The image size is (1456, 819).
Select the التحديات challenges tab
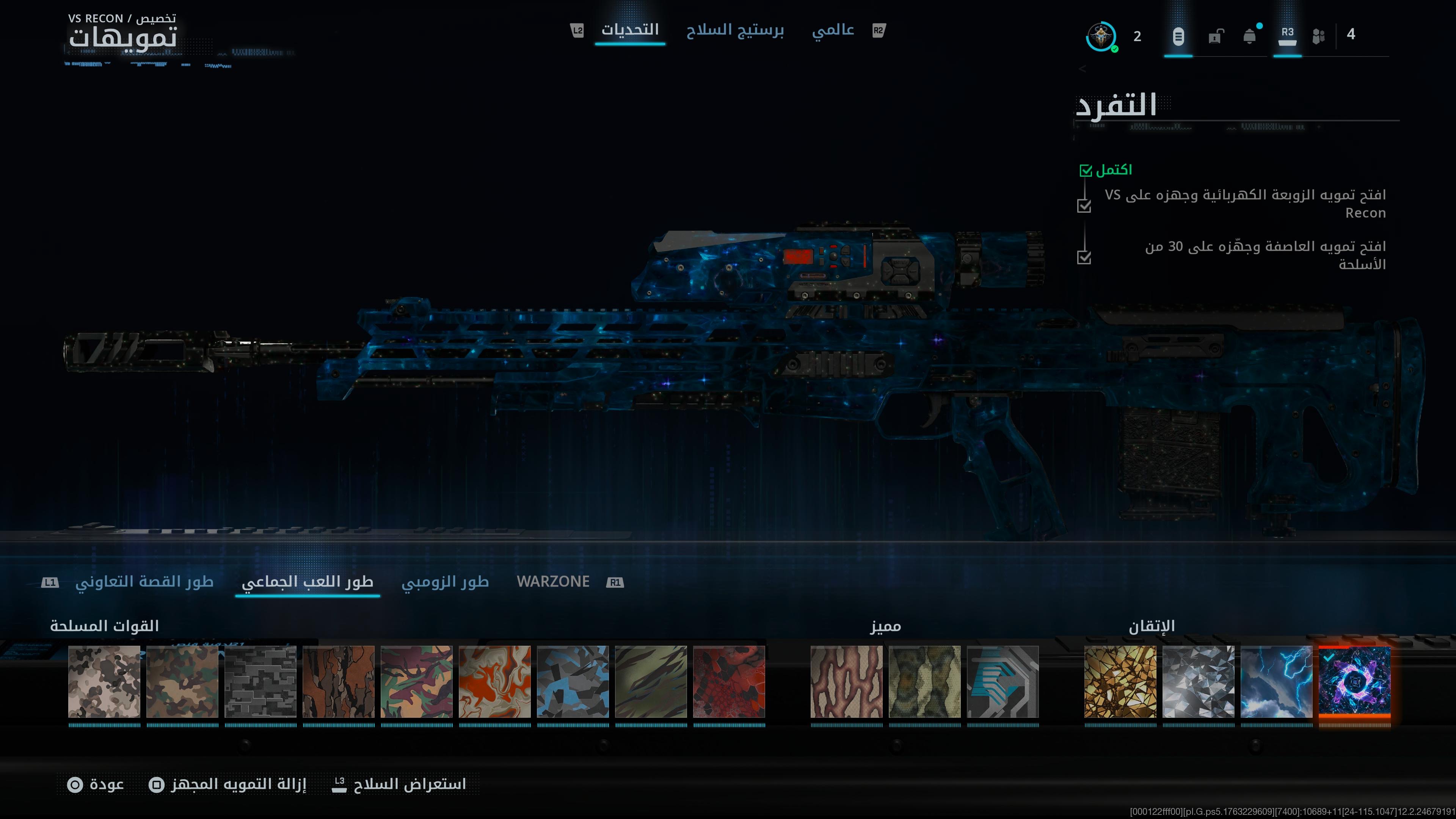(630, 30)
